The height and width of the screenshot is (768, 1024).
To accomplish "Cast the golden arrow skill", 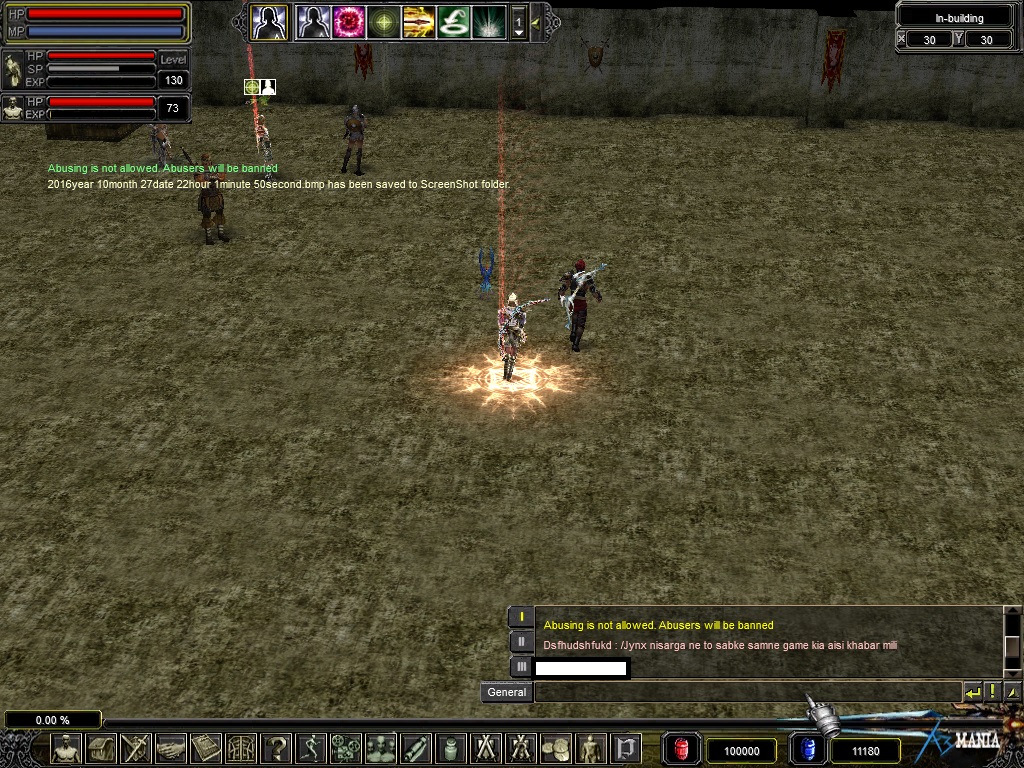I will pyautogui.click(x=418, y=21).
